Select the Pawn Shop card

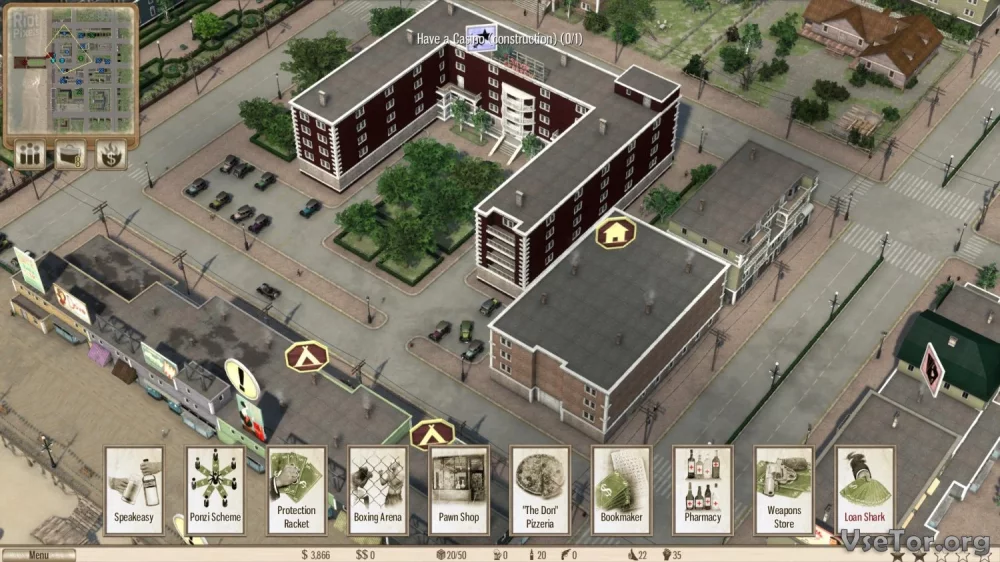(459, 489)
